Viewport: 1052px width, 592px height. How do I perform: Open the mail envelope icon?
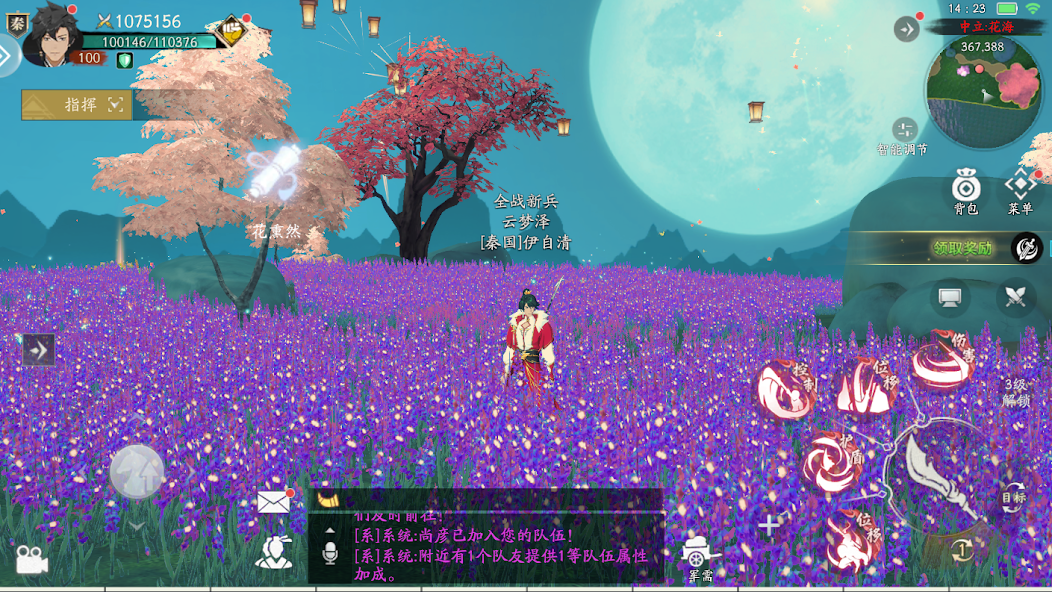click(273, 502)
